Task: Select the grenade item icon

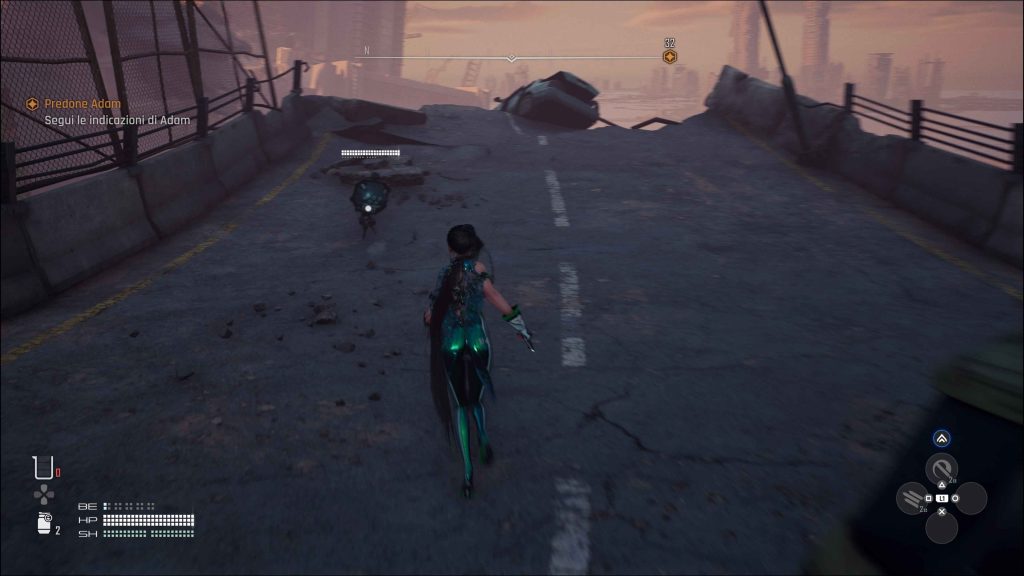Action: click(x=42, y=526)
